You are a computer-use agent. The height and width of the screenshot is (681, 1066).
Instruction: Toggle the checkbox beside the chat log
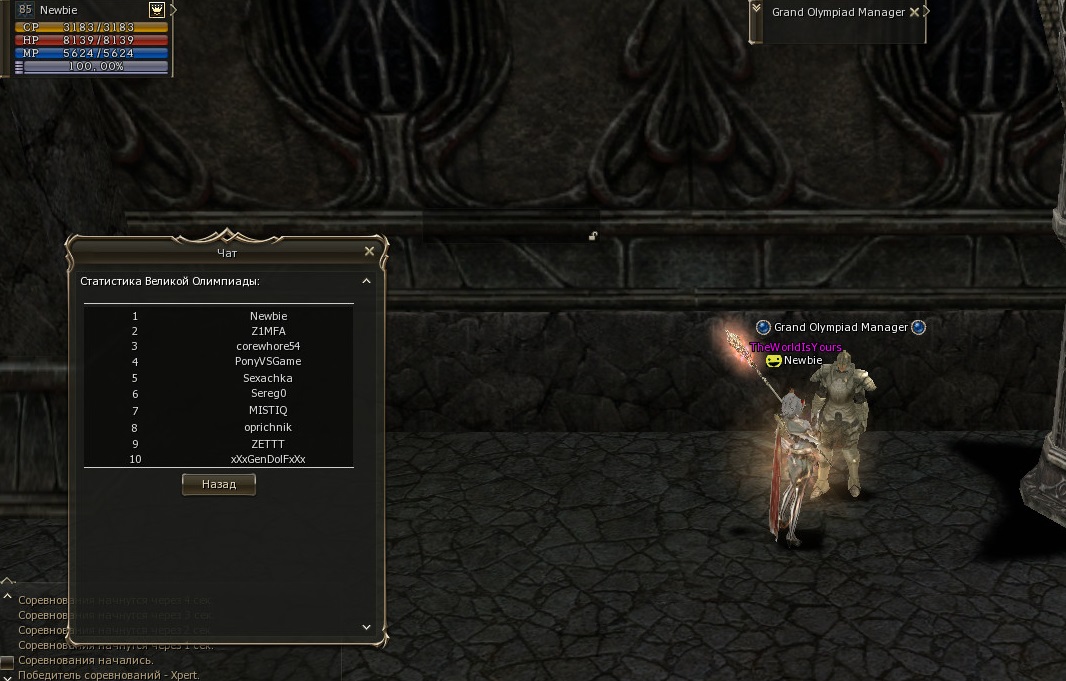pyautogui.click(x=7, y=661)
